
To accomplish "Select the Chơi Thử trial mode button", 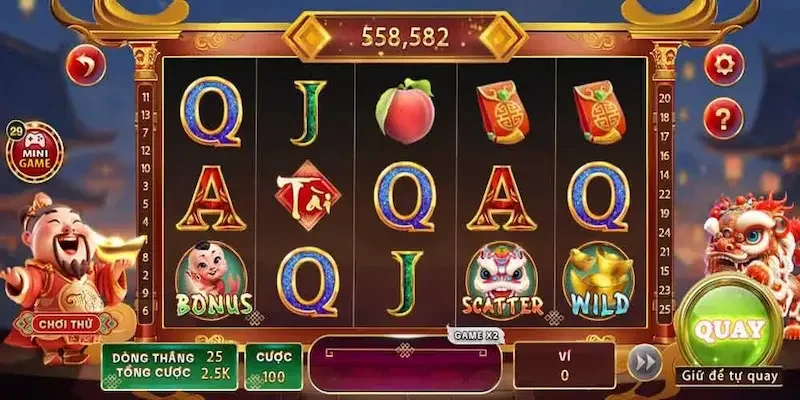I will coord(62,324).
